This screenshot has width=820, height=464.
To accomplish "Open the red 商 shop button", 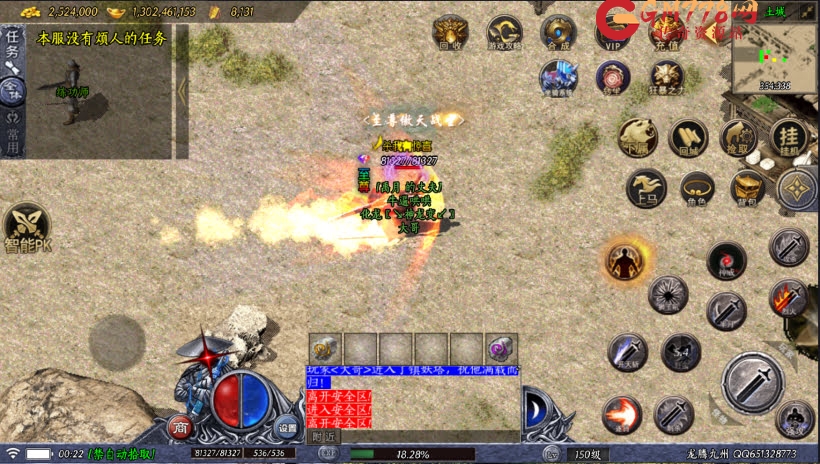I will pos(181,428).
